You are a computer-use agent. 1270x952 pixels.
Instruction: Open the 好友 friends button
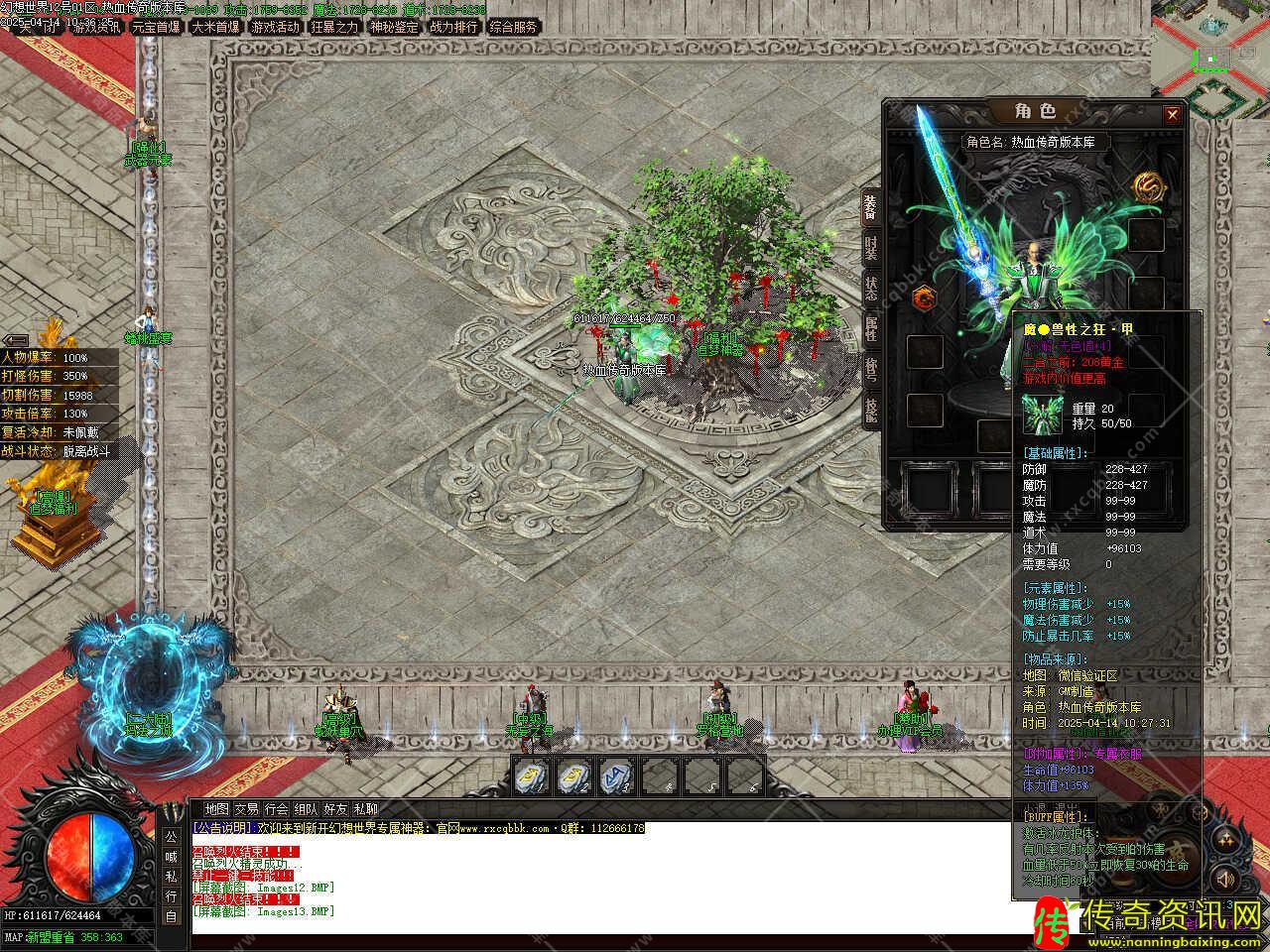click(335, 809)
